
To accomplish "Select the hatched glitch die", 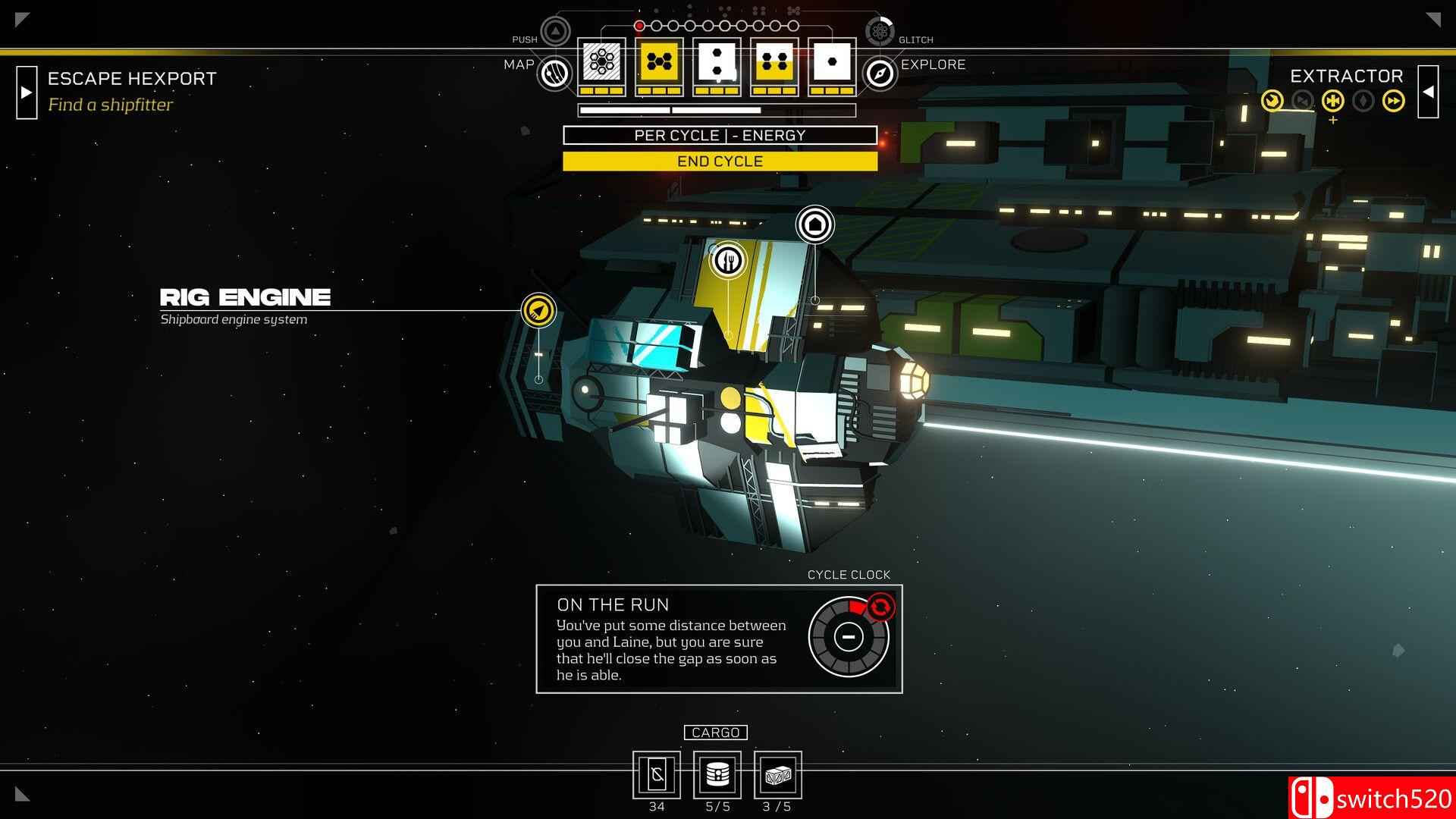I will 601,62.
